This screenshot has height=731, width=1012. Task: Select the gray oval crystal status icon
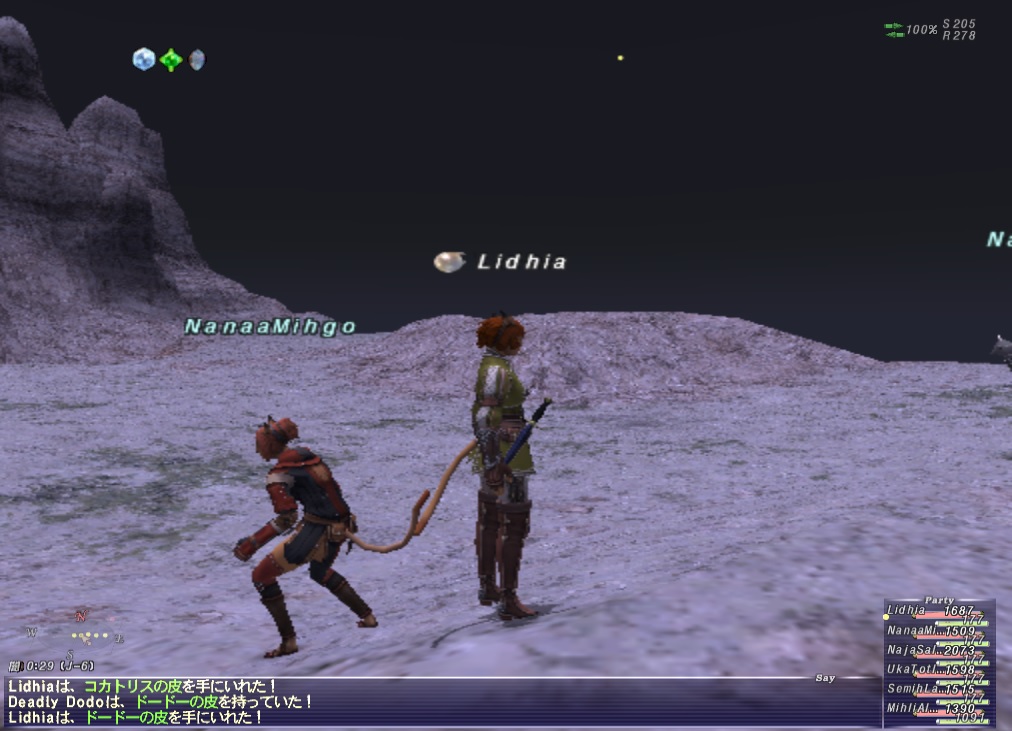click(x=197, y=60)
